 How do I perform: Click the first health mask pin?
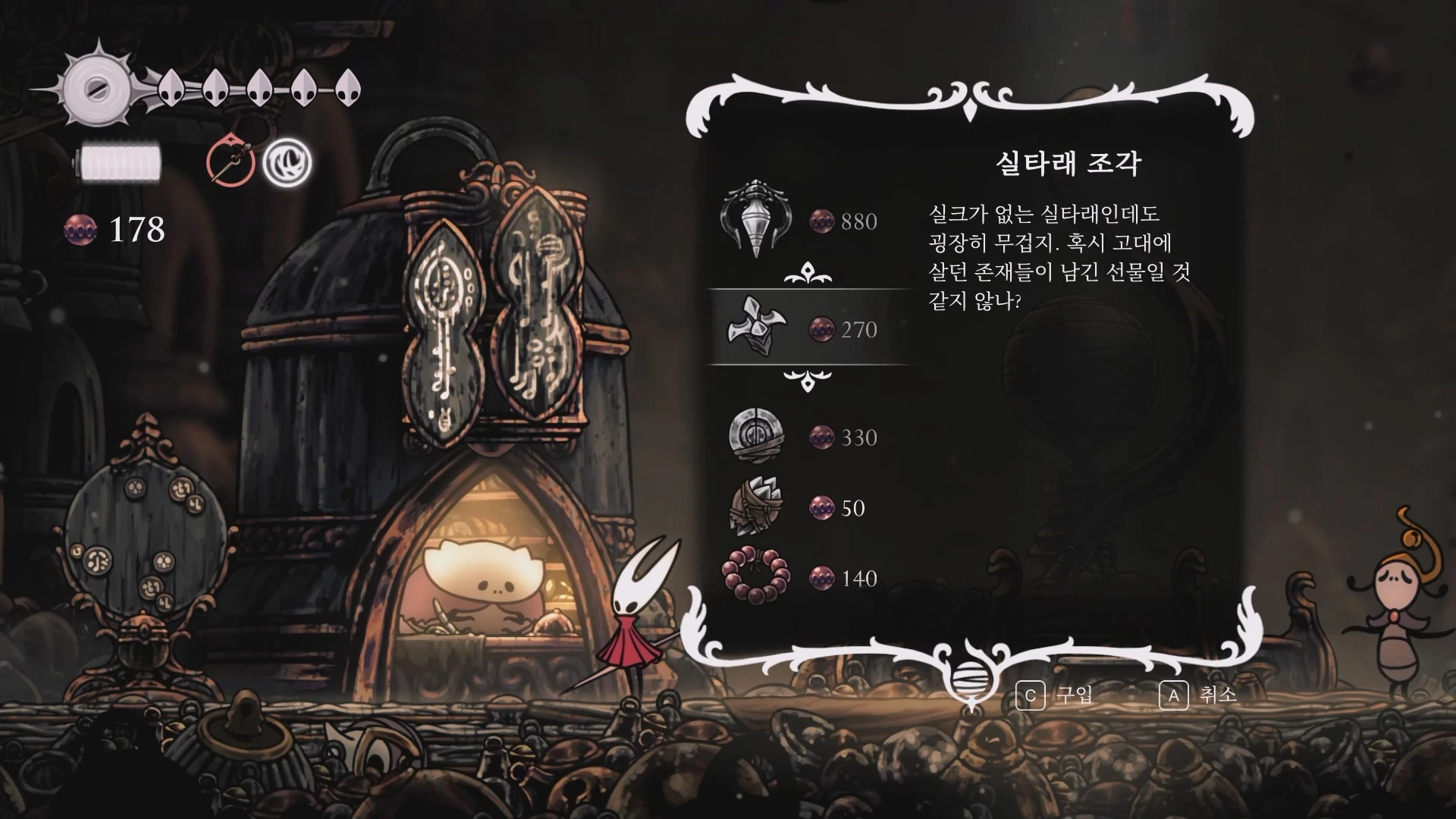[x=171, y=87]
